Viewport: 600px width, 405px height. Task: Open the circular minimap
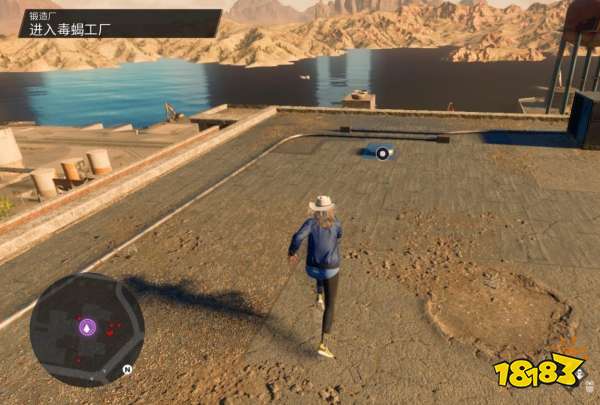(x=87, y=329)
